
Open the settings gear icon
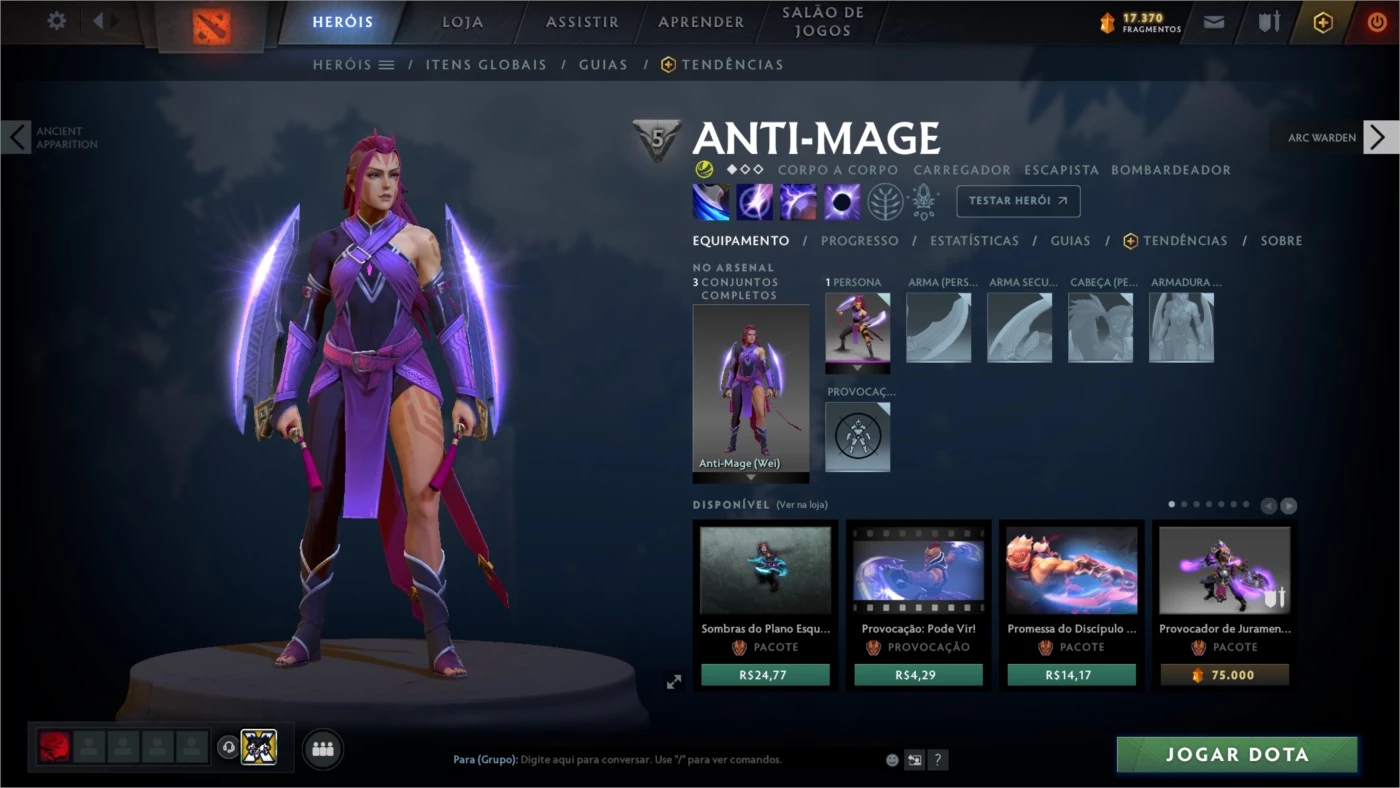point(55,20)
